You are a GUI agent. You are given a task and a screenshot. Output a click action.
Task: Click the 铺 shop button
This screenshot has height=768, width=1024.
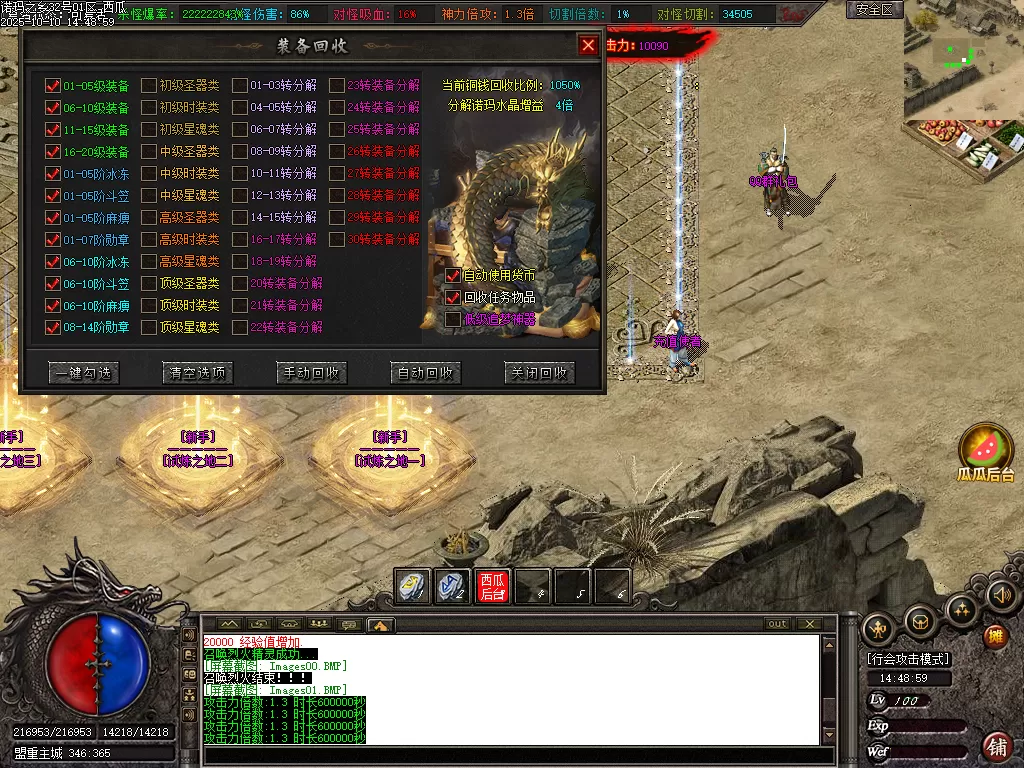click(996, 745)
